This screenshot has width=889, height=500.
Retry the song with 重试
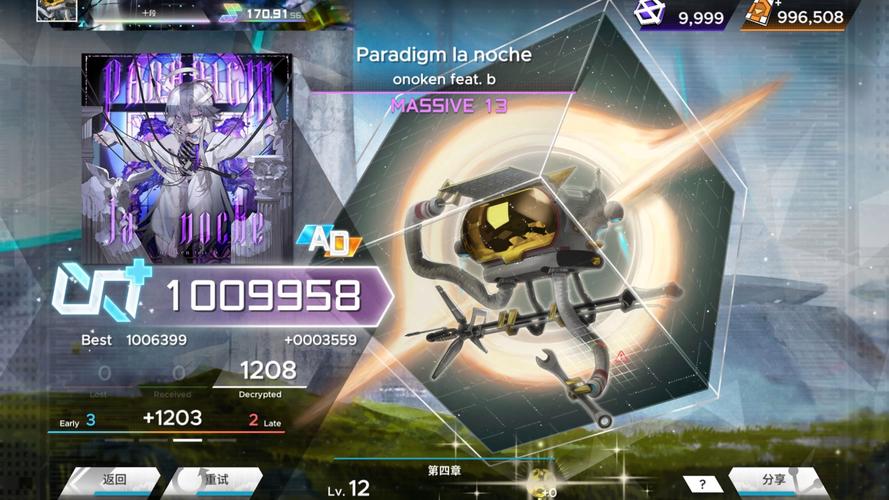(x=215, y=480)
